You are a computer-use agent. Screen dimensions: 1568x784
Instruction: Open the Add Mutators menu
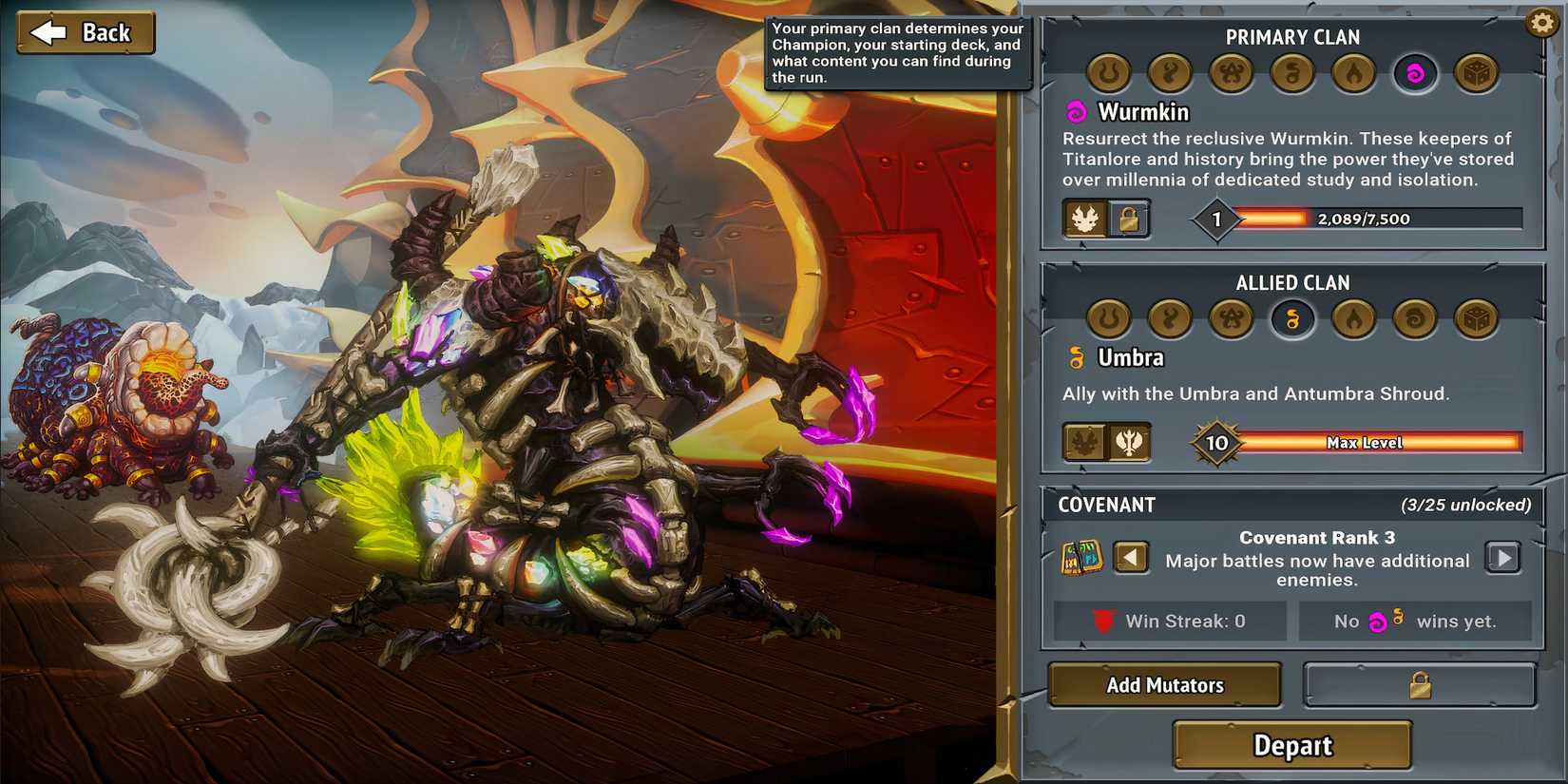click(1165, 684)
